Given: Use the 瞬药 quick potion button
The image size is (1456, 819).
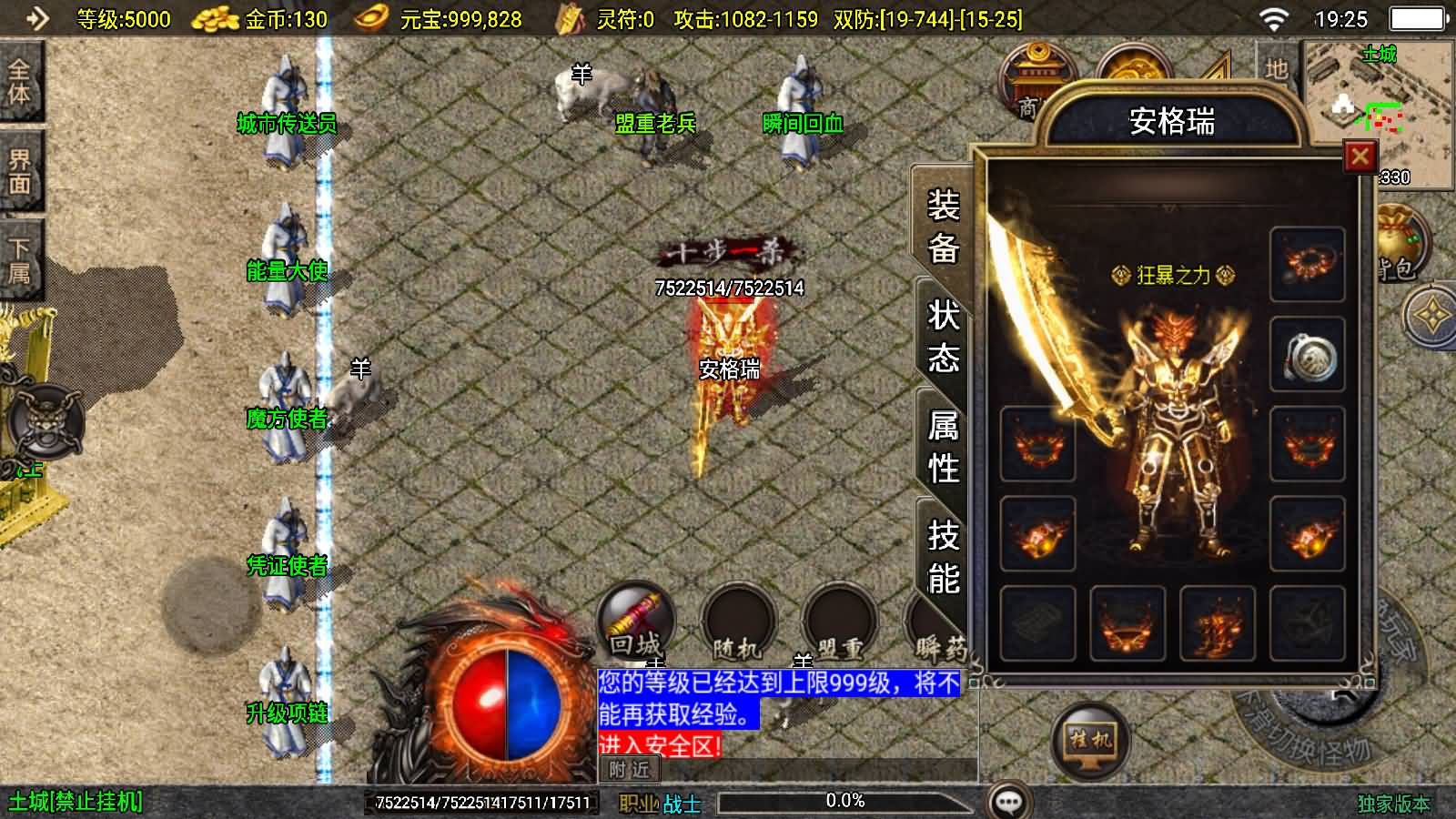Looking at the screenshot, I should tap(937, 628).
